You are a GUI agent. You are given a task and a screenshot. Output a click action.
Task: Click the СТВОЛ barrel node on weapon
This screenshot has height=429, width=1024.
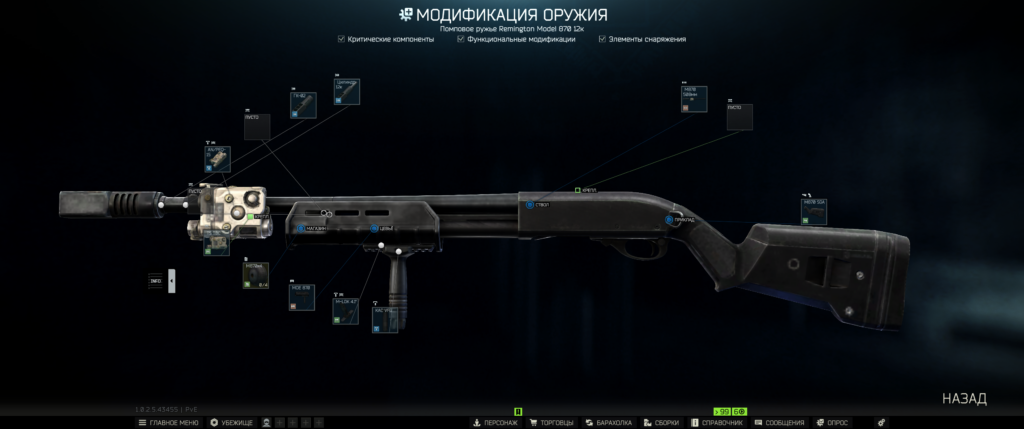[x=529, y=204]
